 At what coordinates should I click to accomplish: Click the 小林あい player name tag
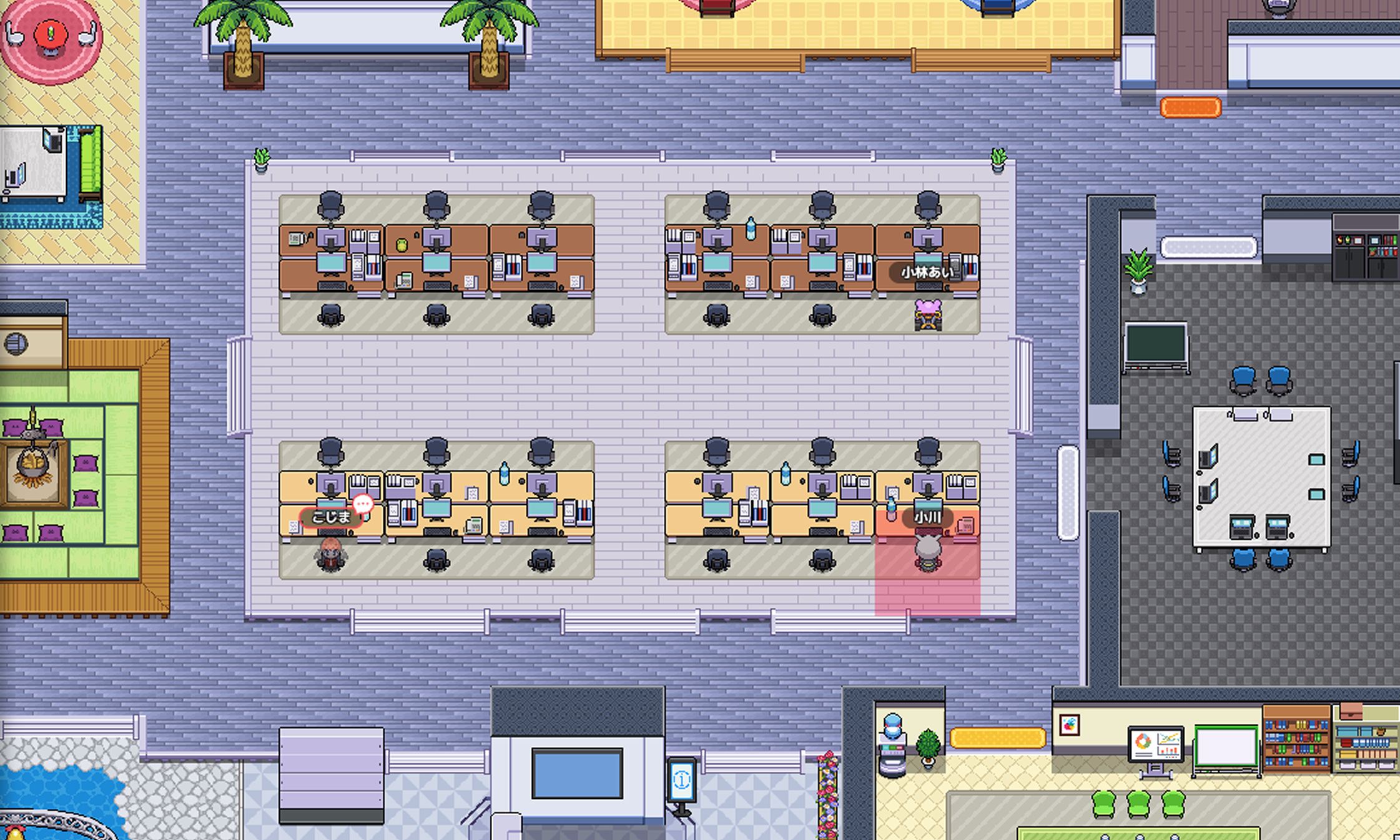point(927,273)
